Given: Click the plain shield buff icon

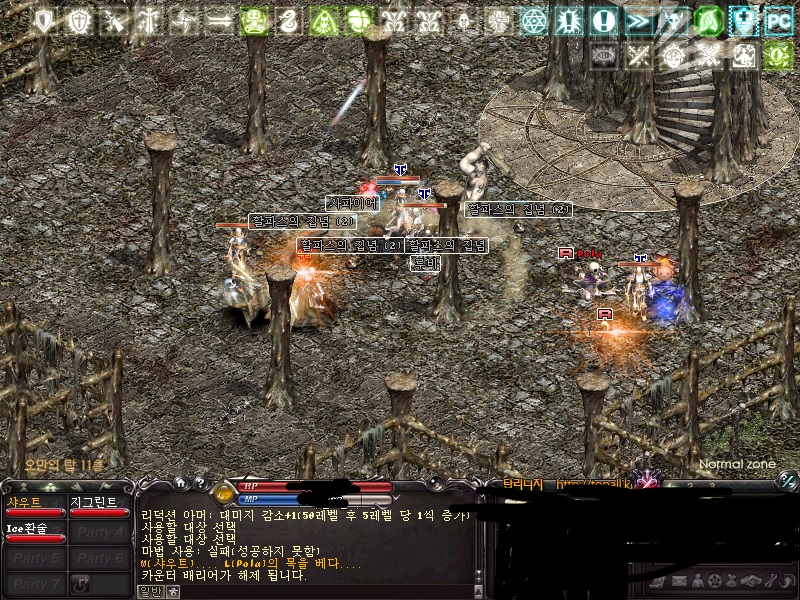Looking at the screenshot, I should 43,20.
